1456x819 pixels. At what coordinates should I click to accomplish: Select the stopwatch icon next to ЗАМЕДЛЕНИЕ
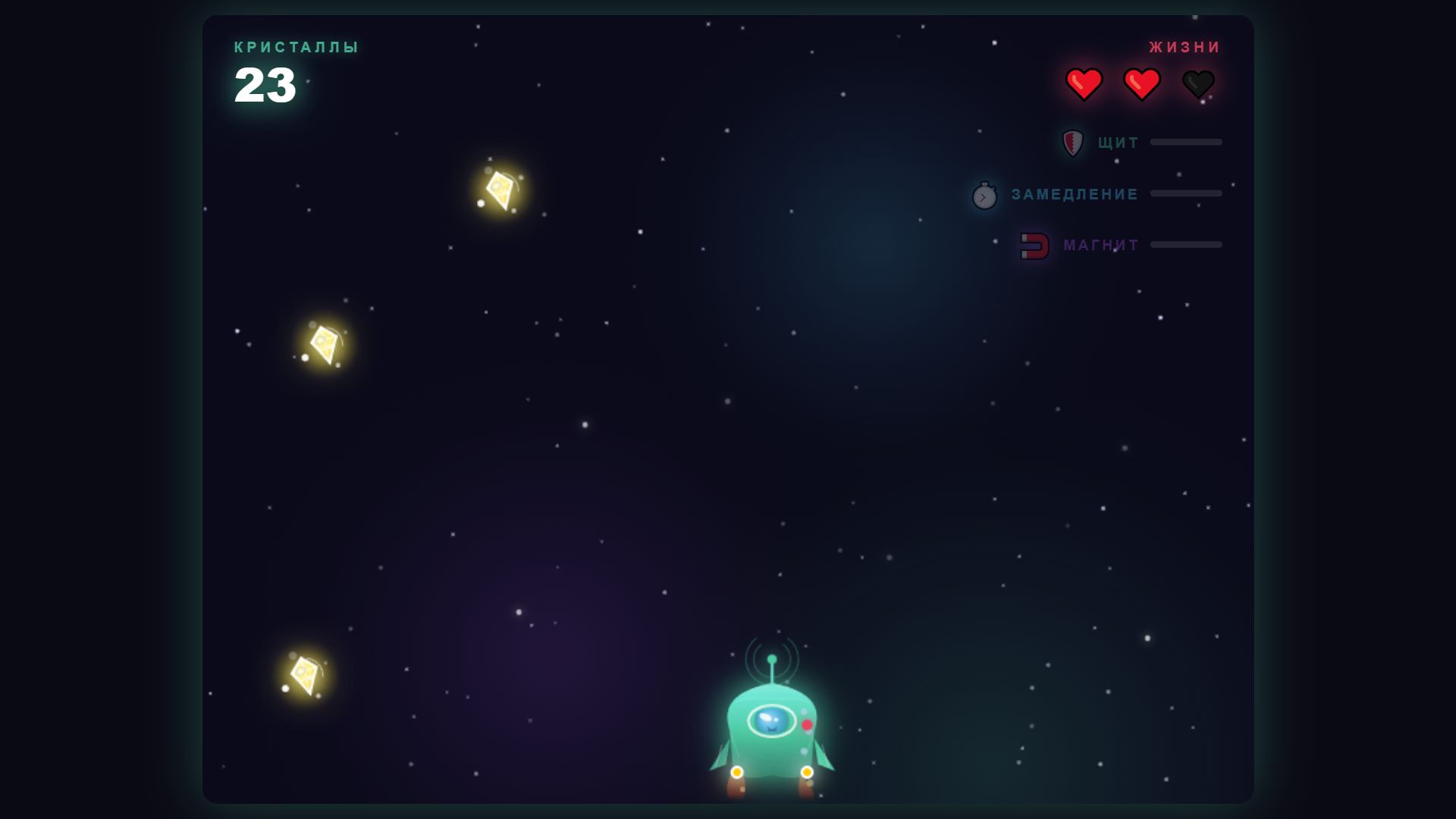tap(984, 195)
